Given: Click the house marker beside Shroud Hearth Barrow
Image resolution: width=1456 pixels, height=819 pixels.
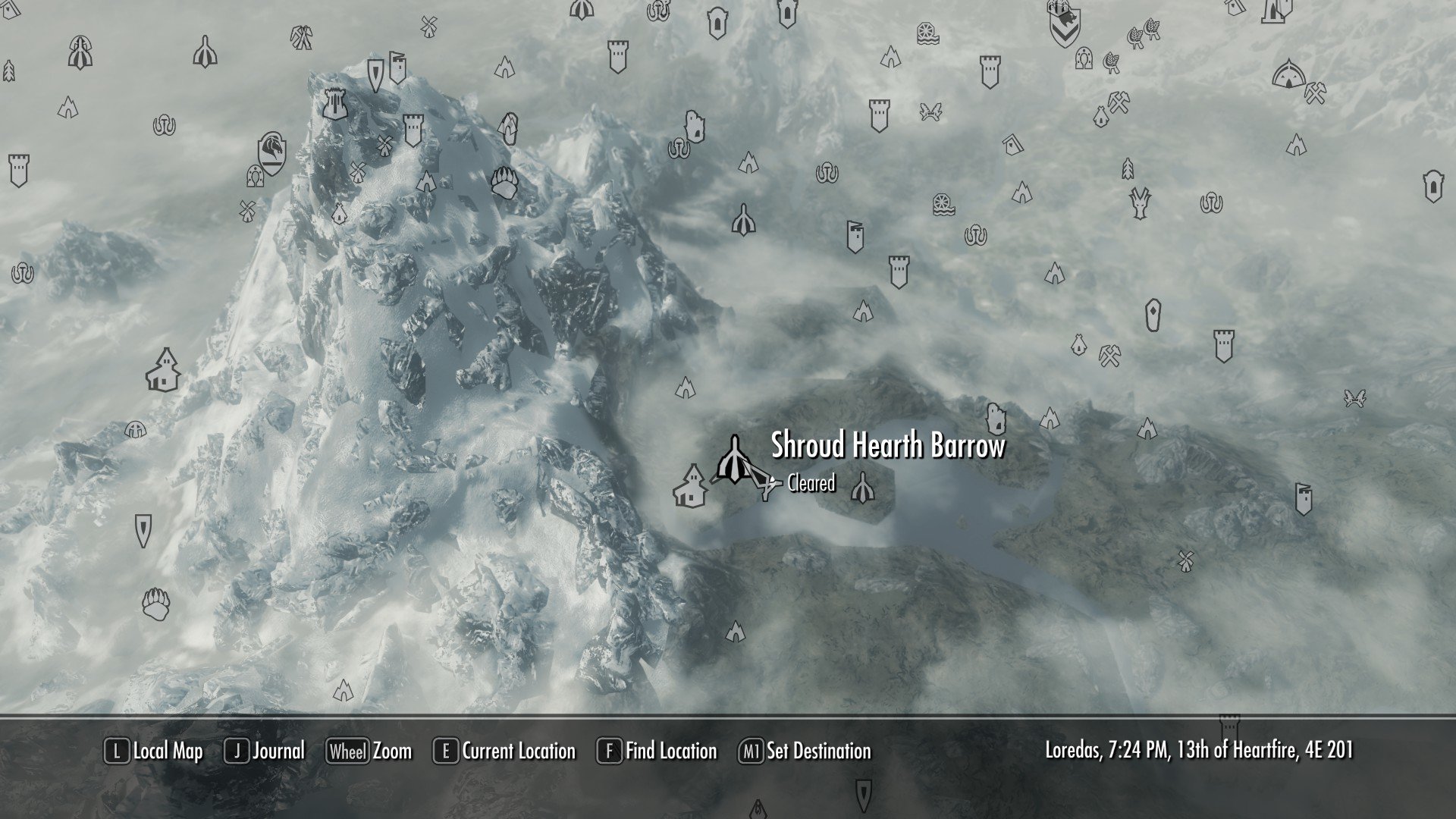Looking at the screenshot, I should [x=691, y=486].
